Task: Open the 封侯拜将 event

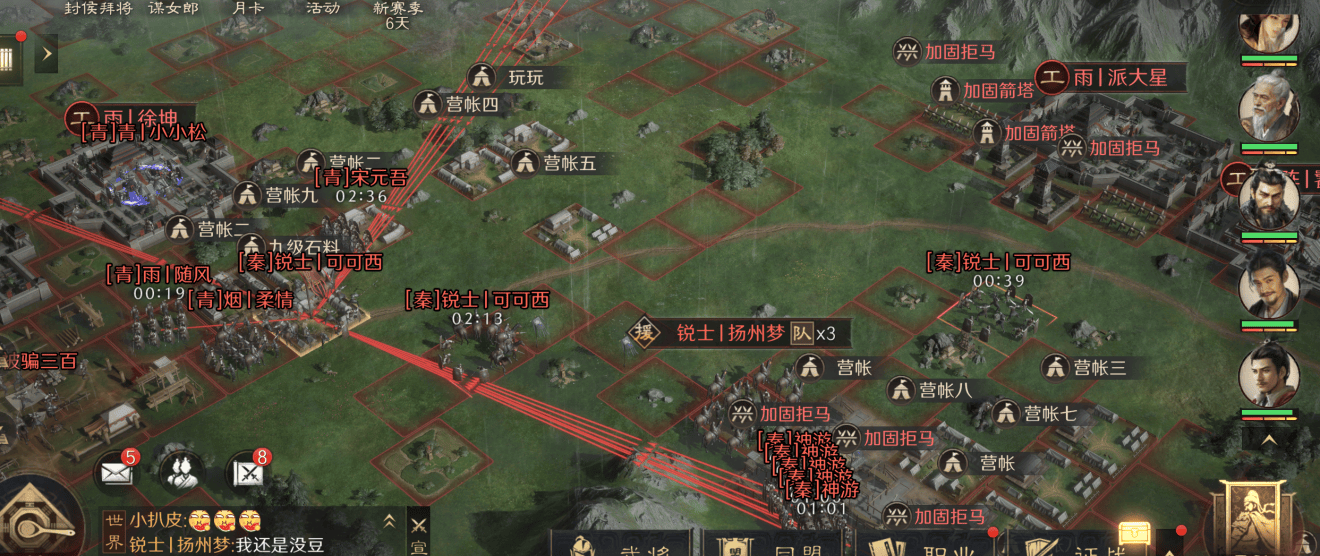Action: point(98,8)
